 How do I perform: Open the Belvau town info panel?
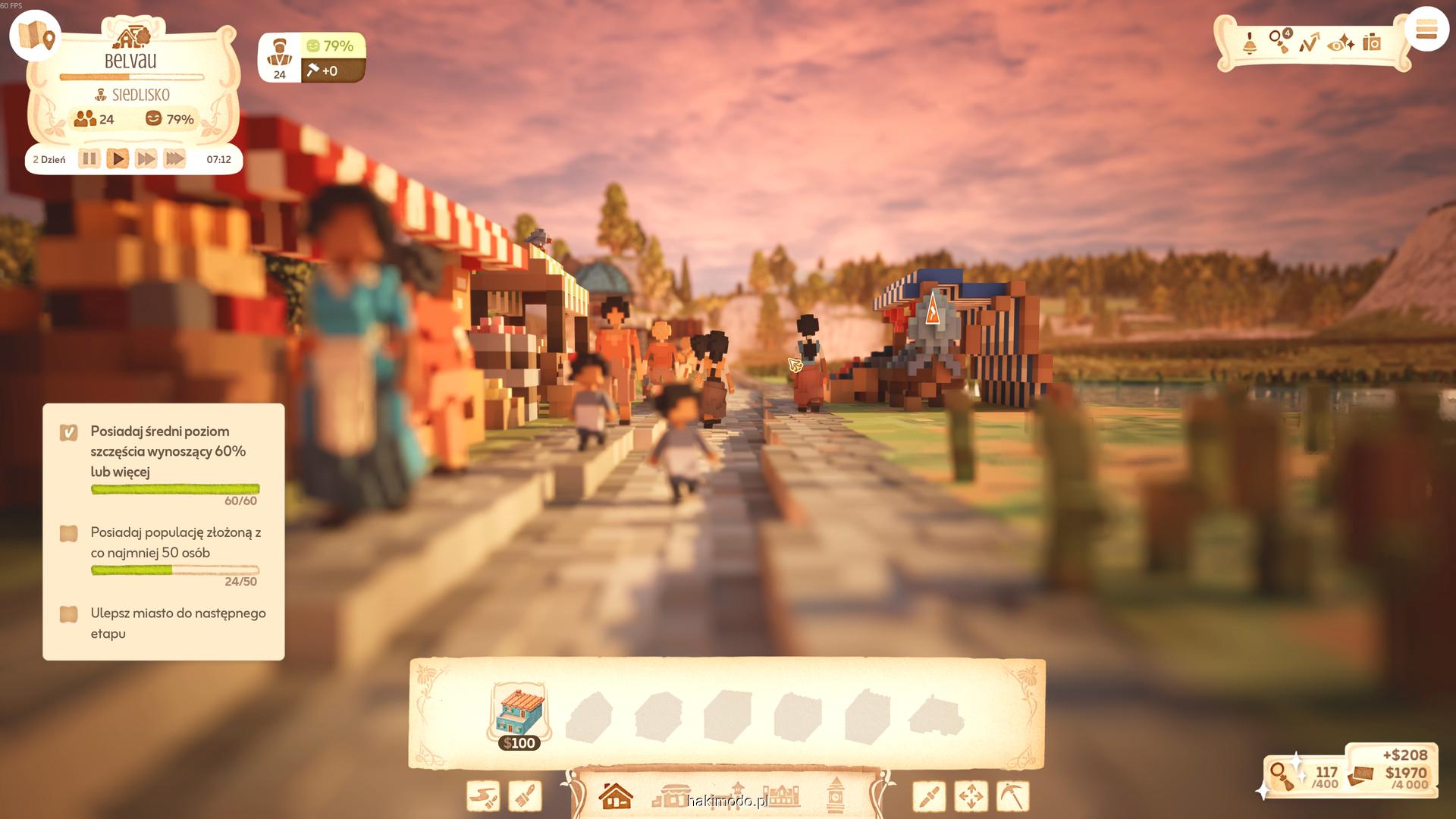tap(130, 61)
